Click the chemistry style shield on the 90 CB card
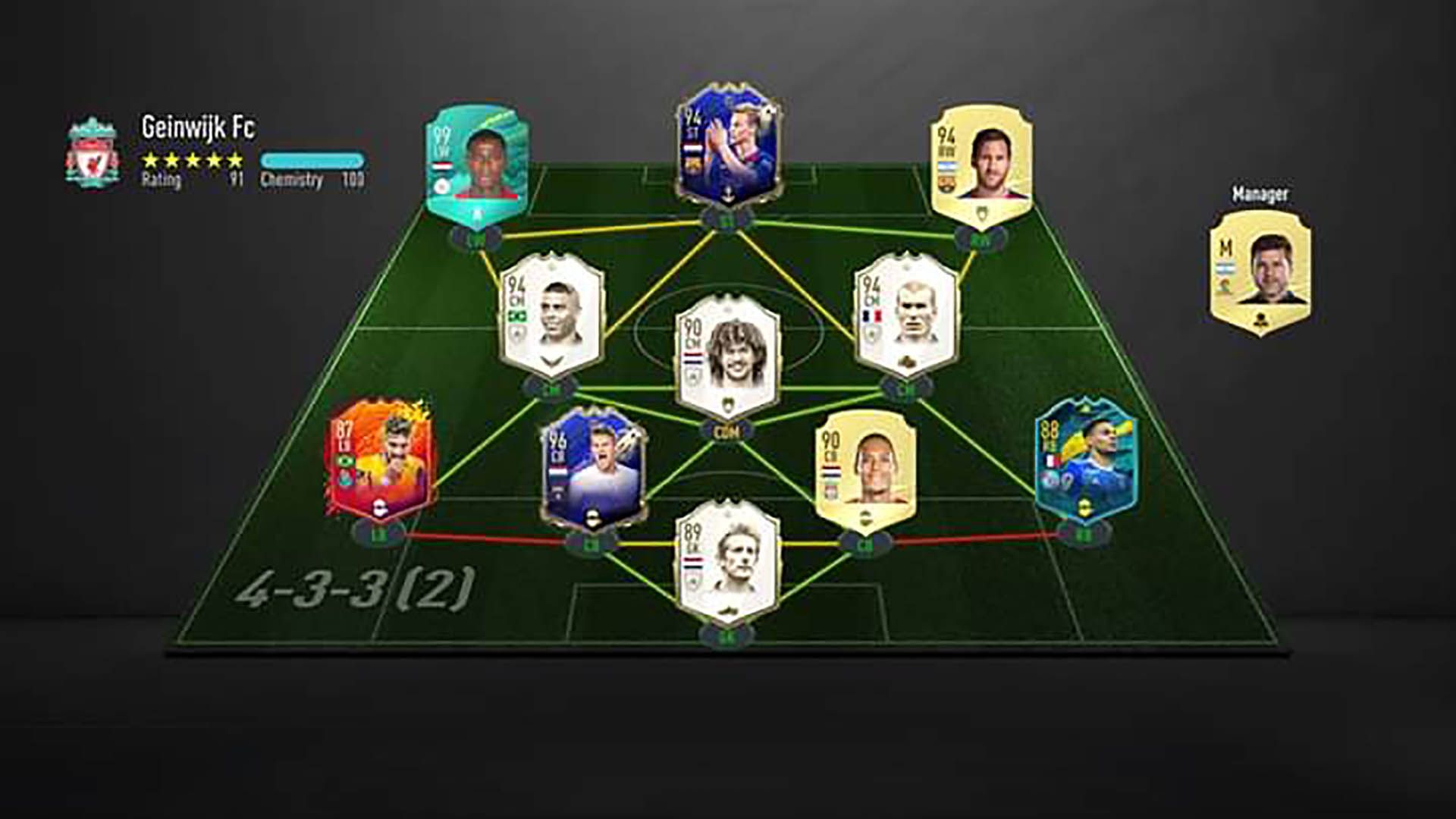Image resolution: width=1456 pixels, height=819 pixels. (x=865, y=517)
